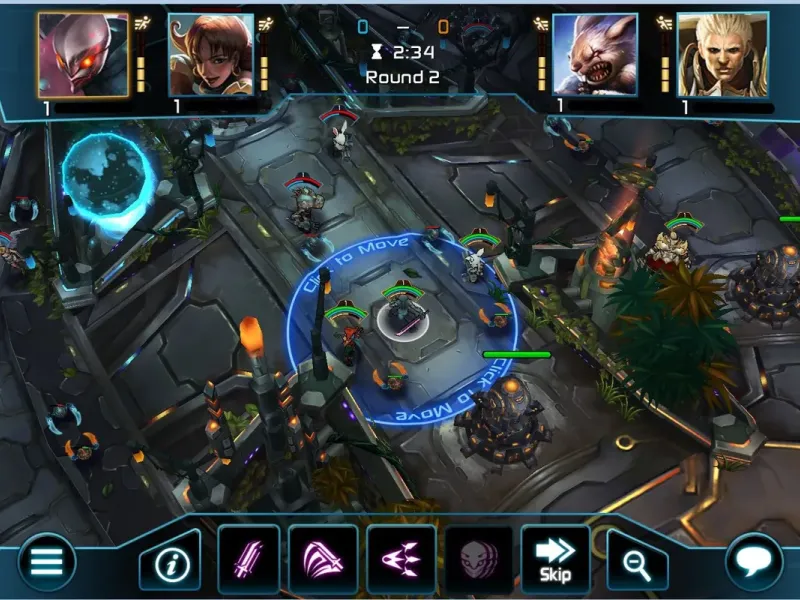
Task: Select the dimmed alien face ability
Action: tap(476, 558)
